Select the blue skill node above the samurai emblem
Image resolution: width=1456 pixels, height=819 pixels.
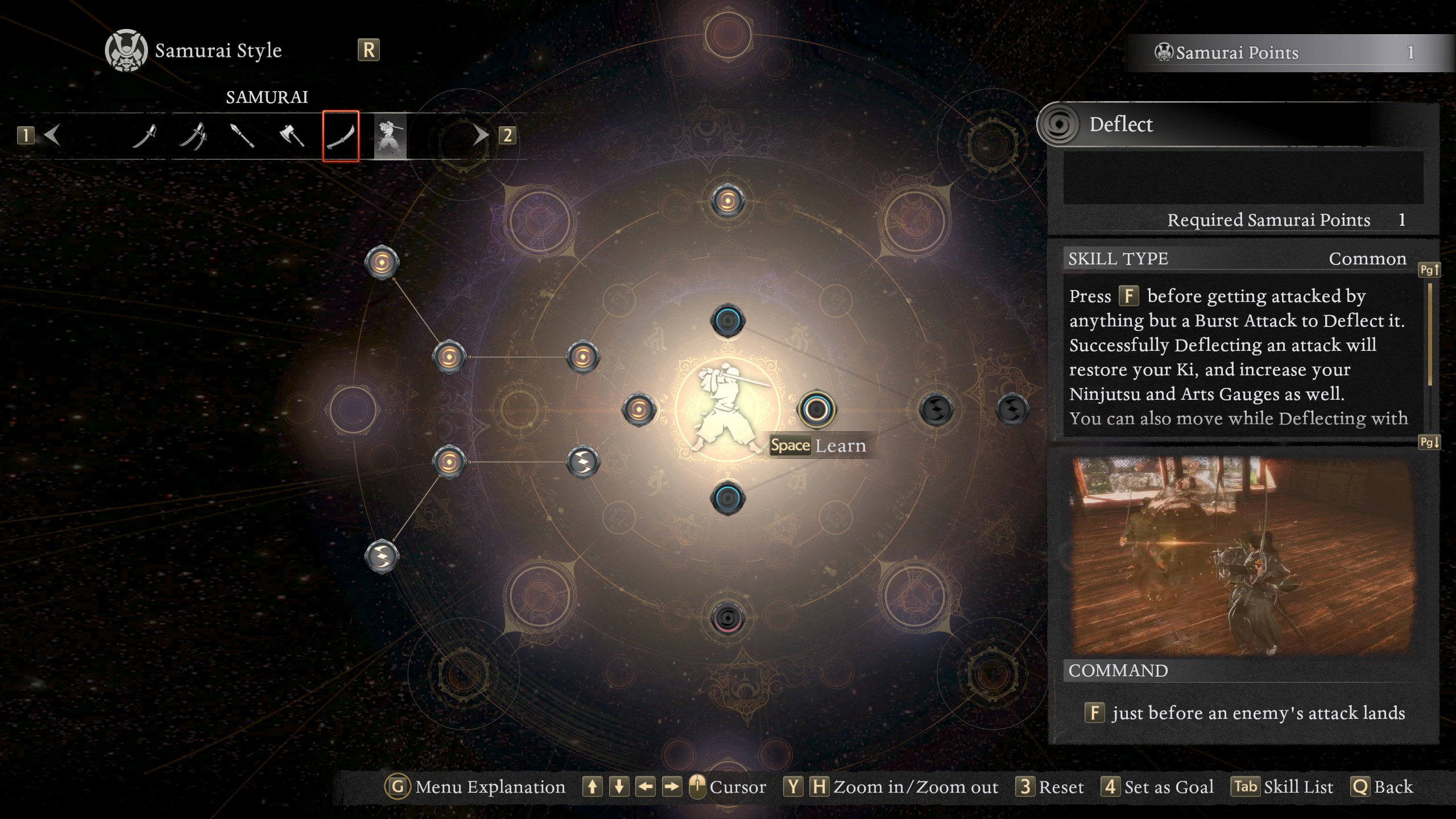coord(727,321)
